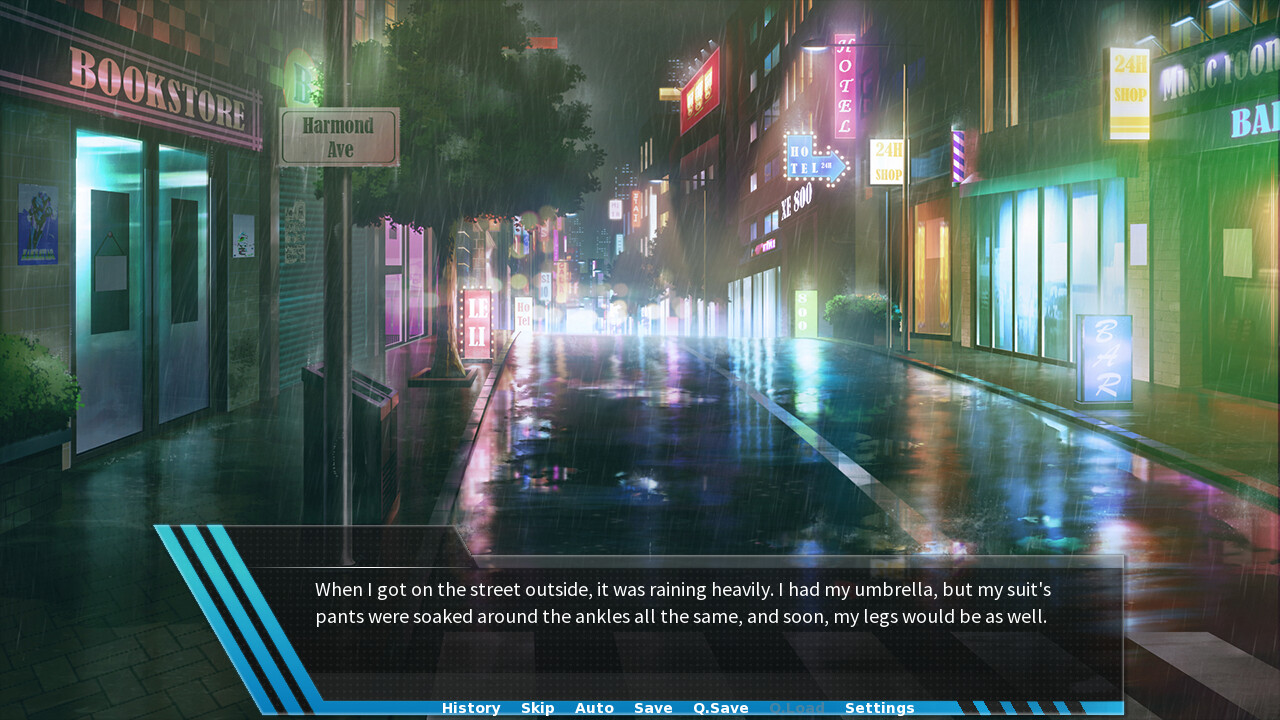Enable Auto-read mode
The height and width of the screenshot is (720, 1280).
point(594,707)
